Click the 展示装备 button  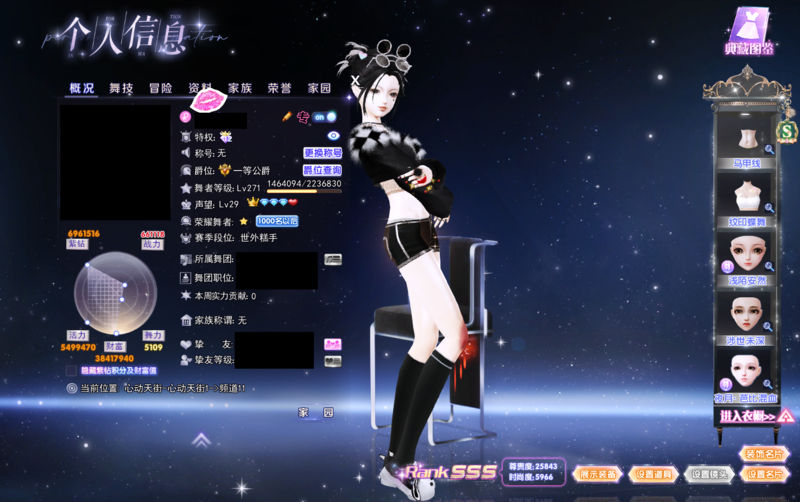coord(600,474)
